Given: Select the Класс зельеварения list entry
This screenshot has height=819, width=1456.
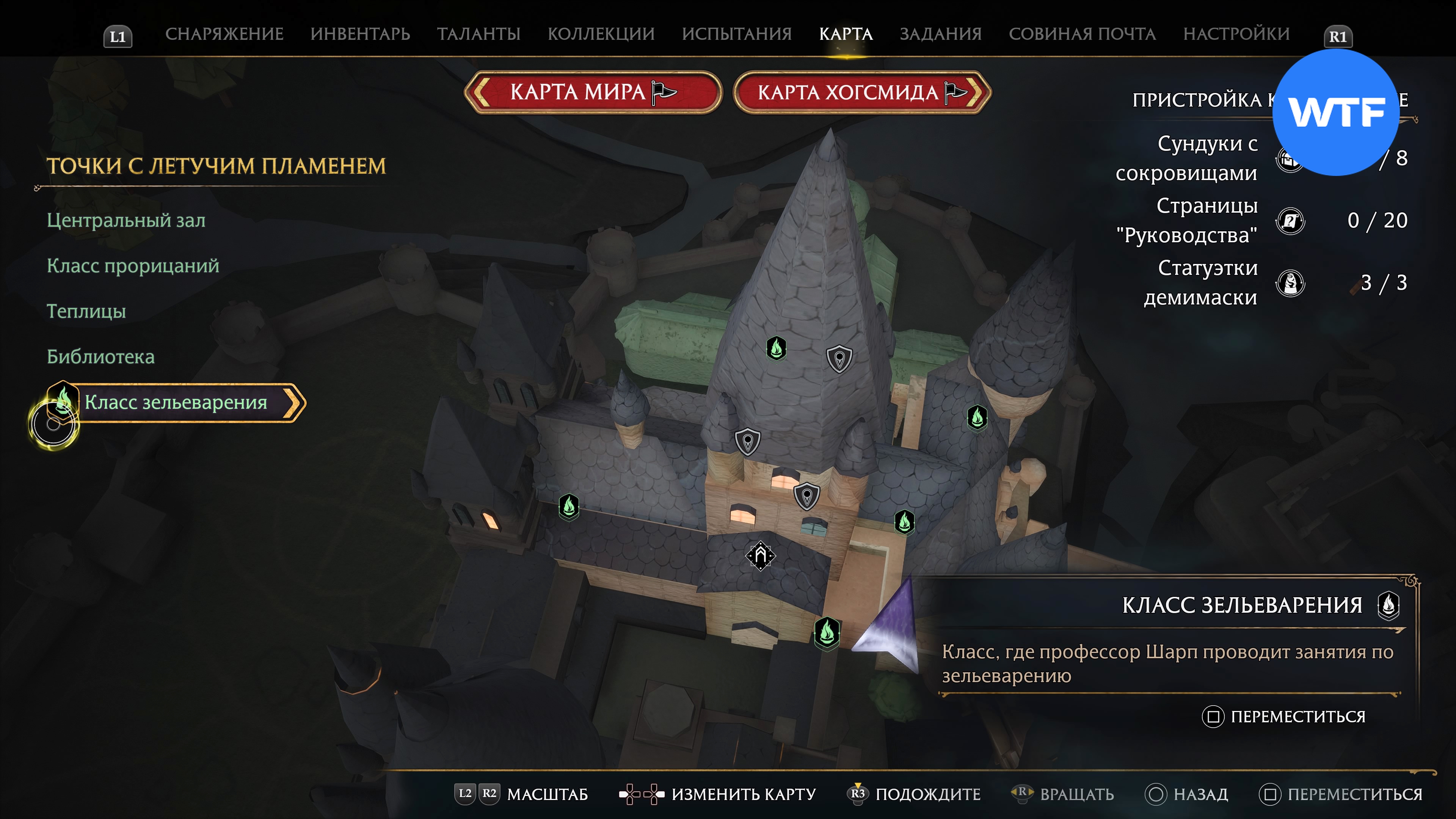Looking at the screenshot, I should click(176, 402).
